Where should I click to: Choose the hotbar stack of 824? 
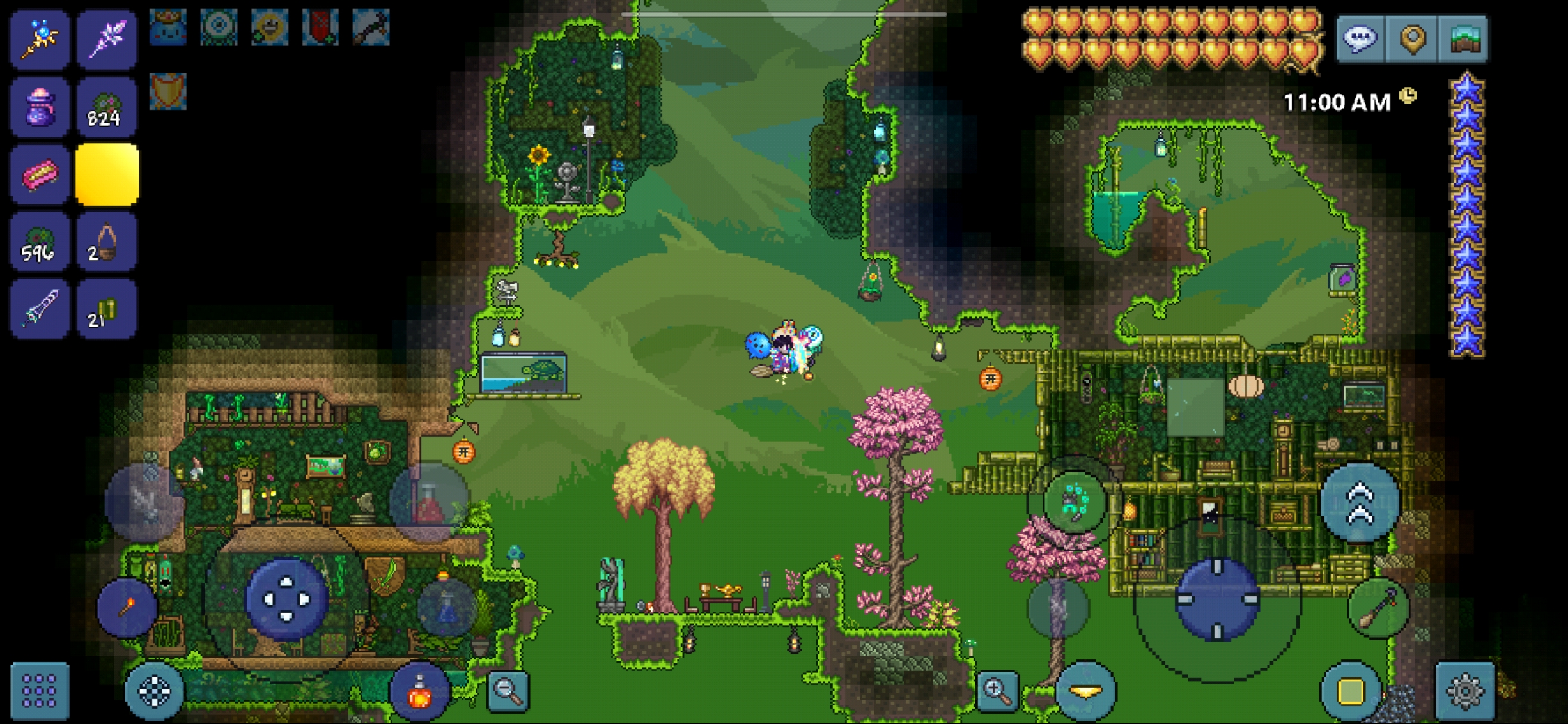point(106,107)
